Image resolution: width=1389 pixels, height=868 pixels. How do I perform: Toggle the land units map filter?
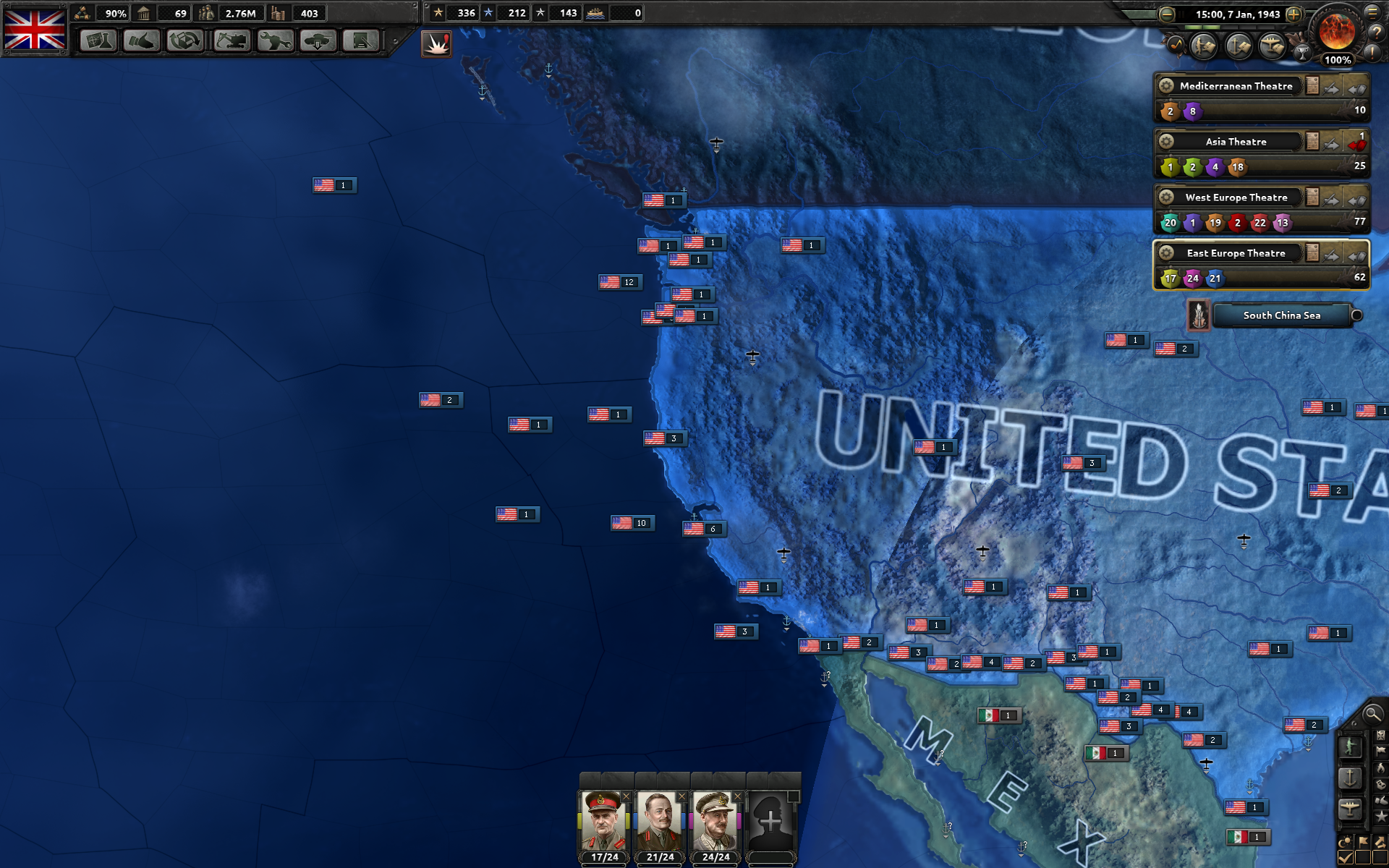tap(1350, 747)
